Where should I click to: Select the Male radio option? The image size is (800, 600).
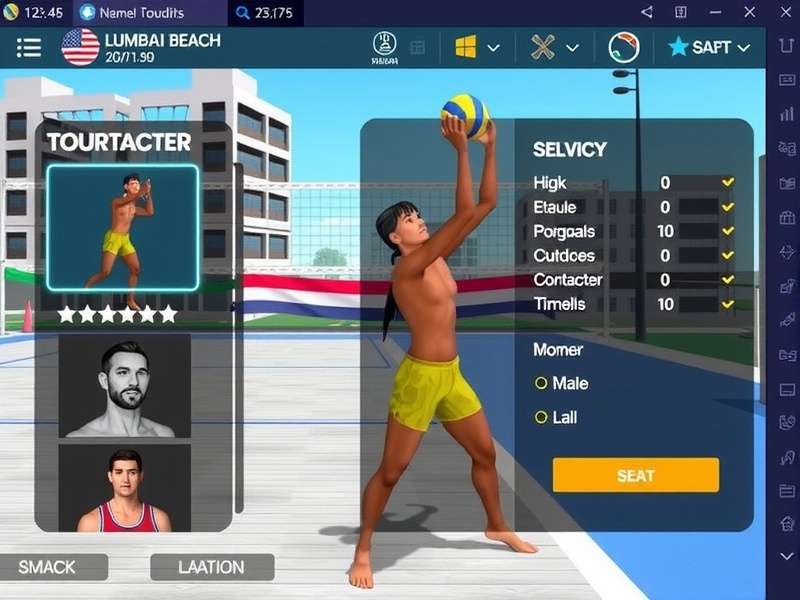[542, 383]
